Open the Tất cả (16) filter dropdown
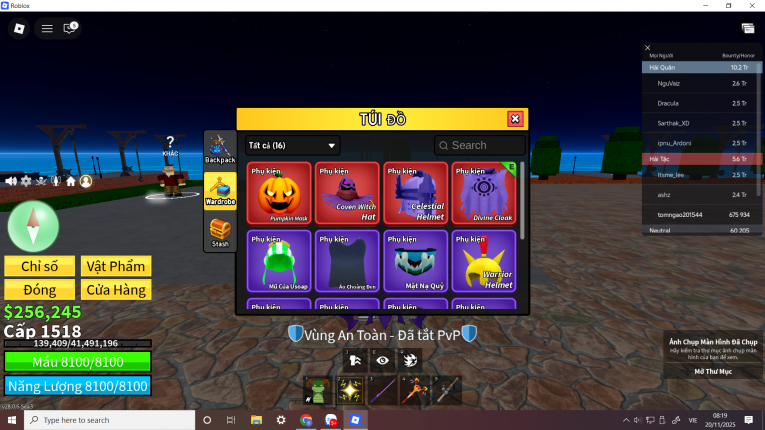Image resolution: width=765 pixels, height=430 pixels. point(292,145)
